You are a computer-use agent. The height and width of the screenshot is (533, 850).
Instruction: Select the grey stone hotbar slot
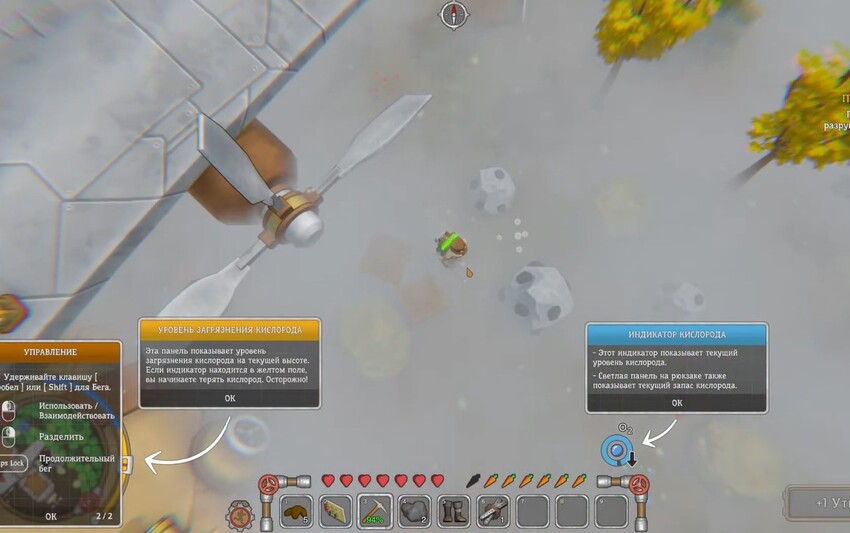414,511
